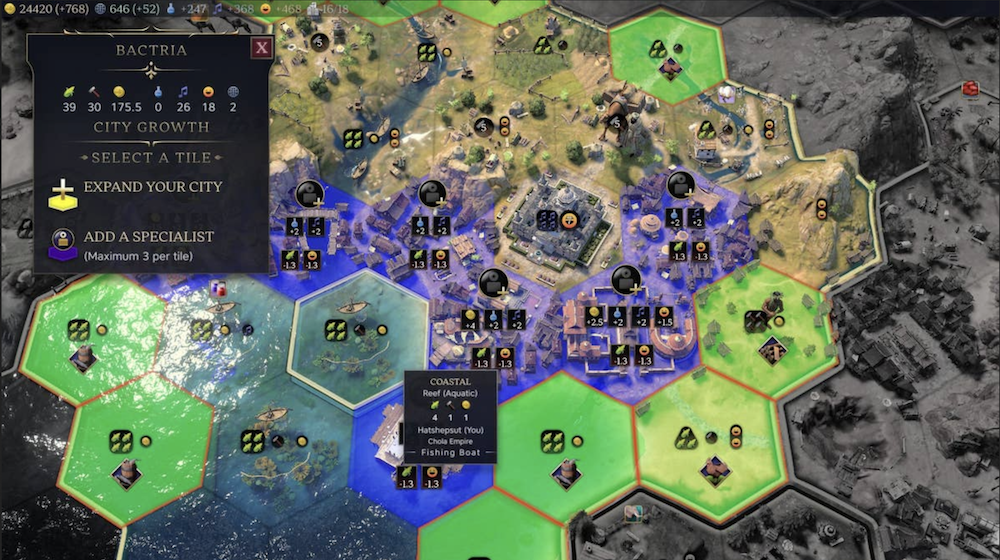Choose the Expand Your City option
Image resolution: width=1000 pixels, height=560 pixels.
point(152,187)
